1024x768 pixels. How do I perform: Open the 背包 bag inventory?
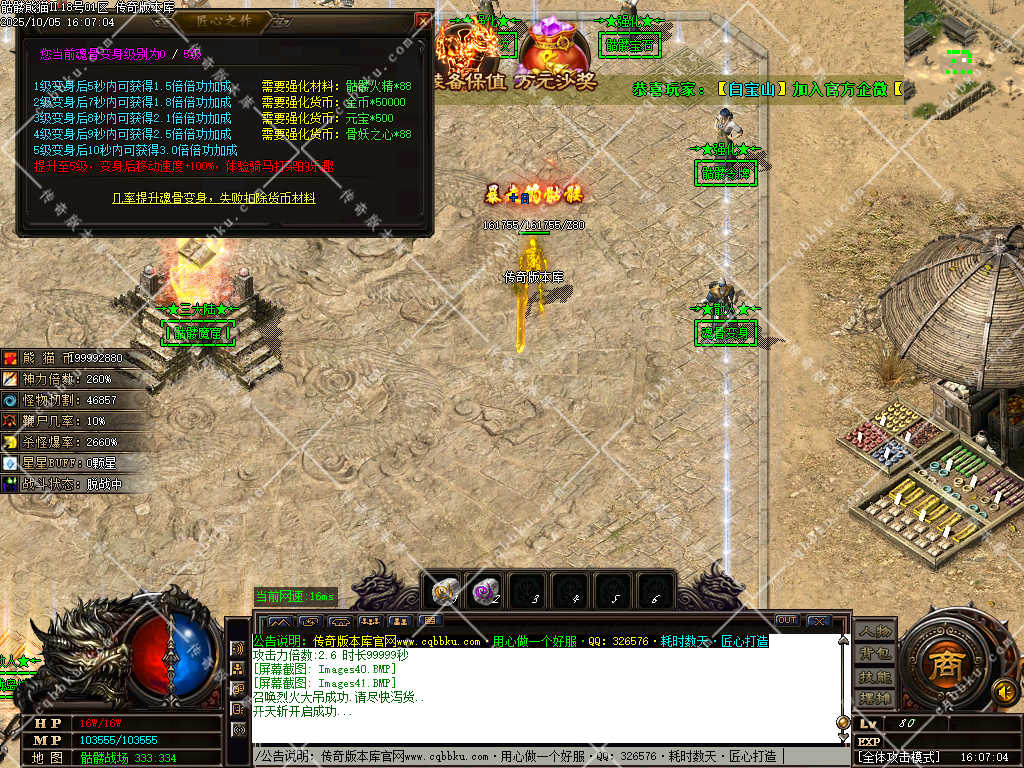pyautogui.click(x=874, y=654)
